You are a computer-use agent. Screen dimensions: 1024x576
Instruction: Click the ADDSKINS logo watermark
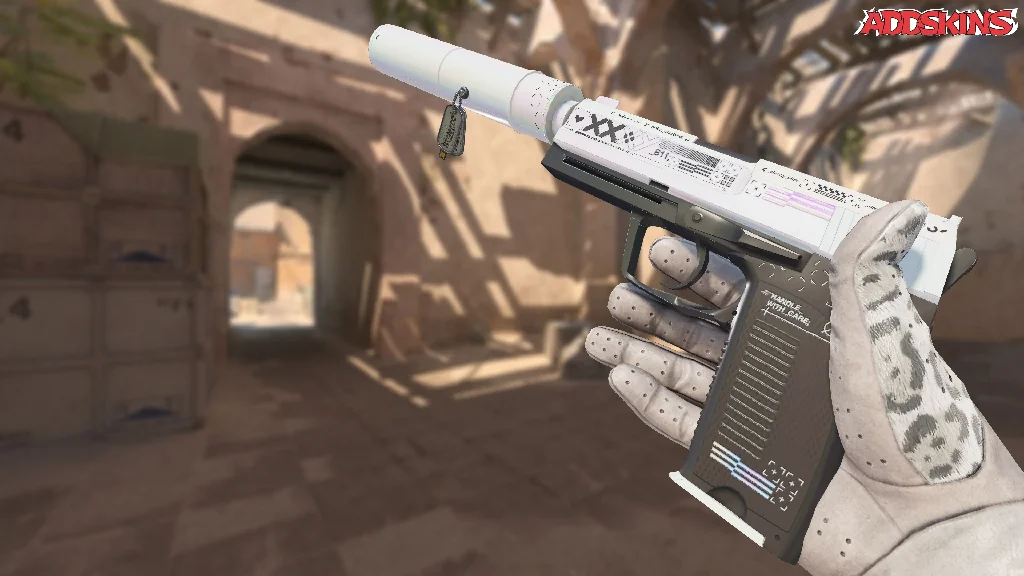pyautogui.click(x=940, y=22)
